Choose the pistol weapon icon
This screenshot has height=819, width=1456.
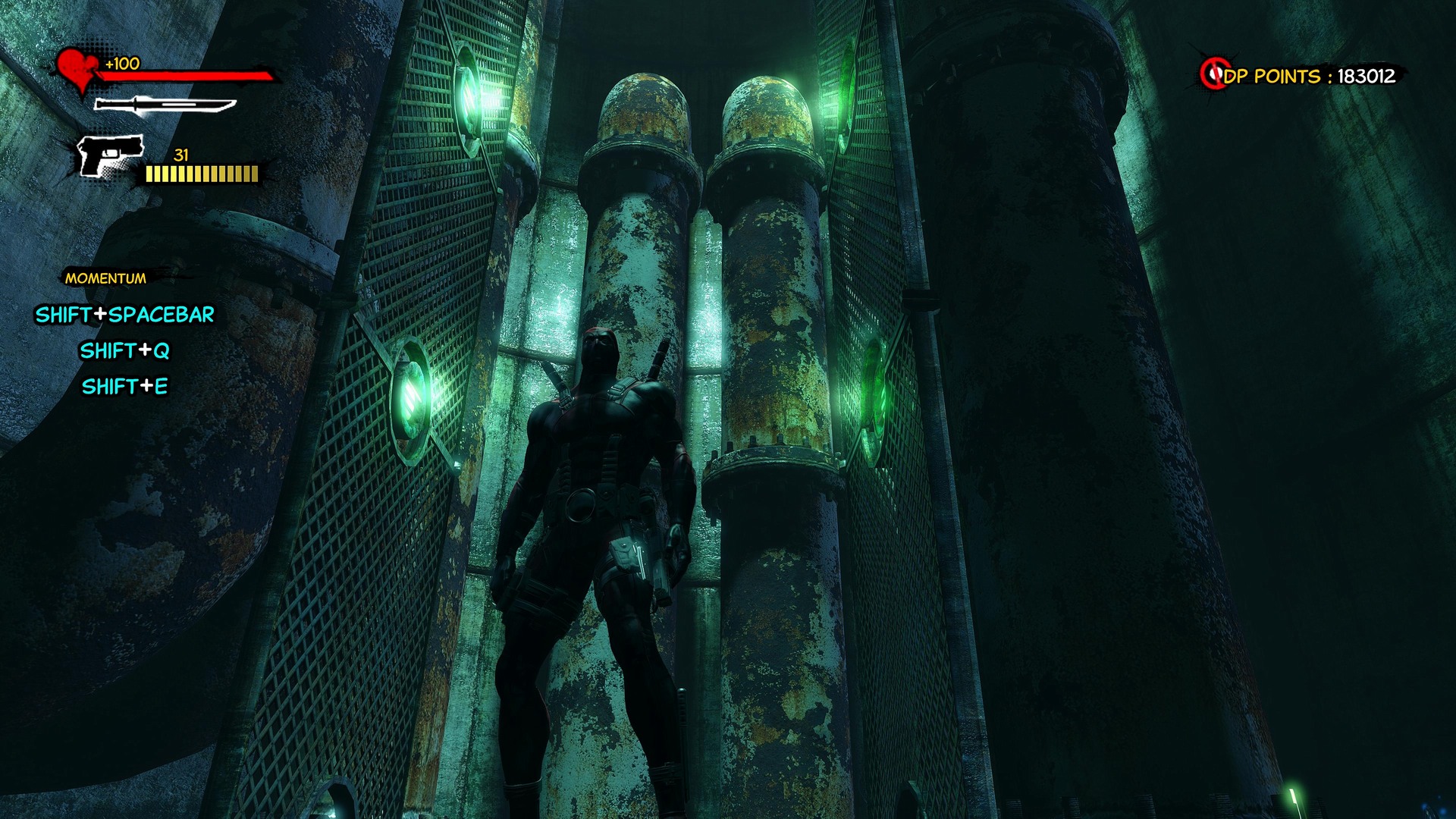pos(111,156)
